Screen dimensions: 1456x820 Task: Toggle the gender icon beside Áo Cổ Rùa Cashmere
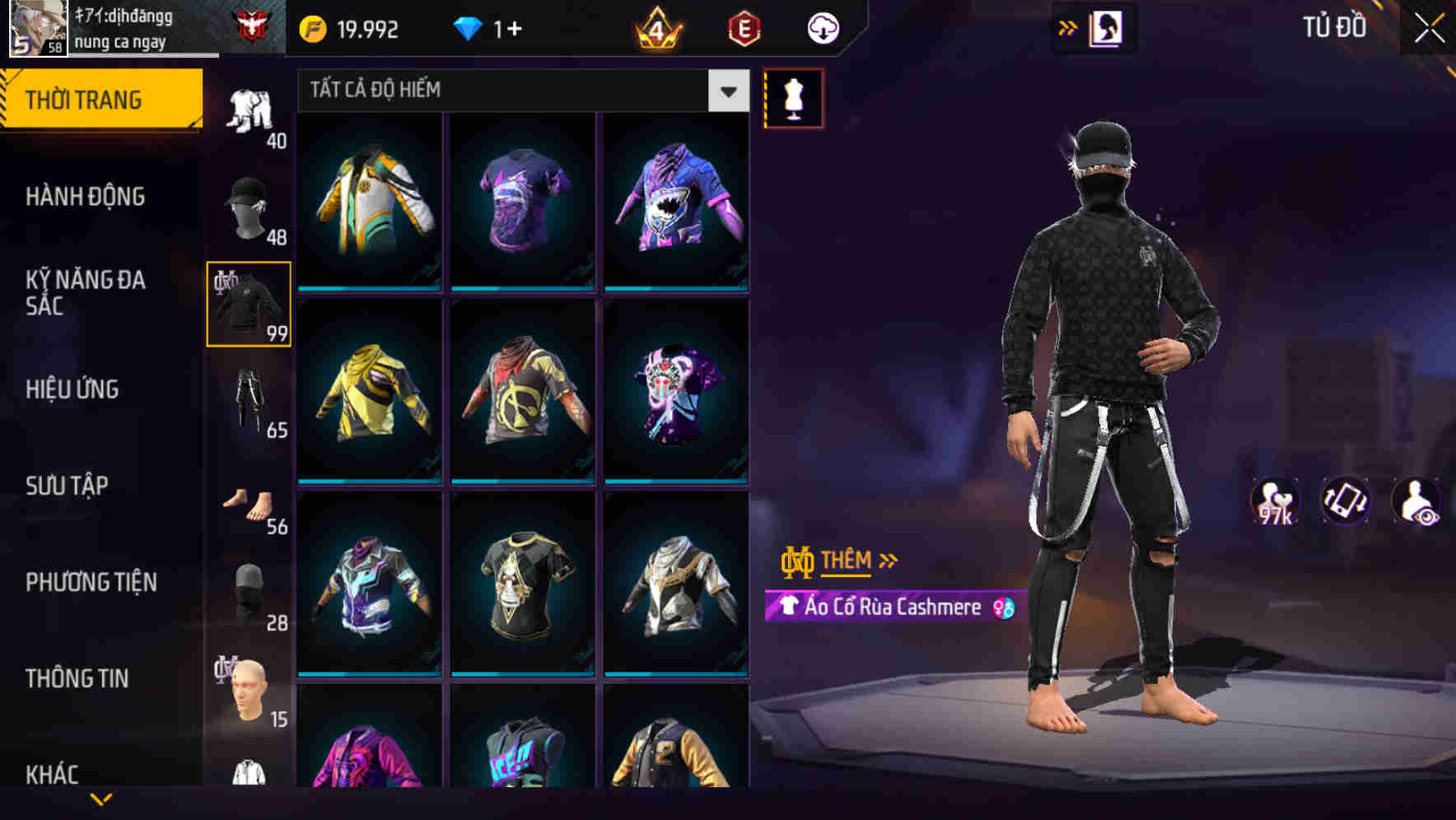1002,608
